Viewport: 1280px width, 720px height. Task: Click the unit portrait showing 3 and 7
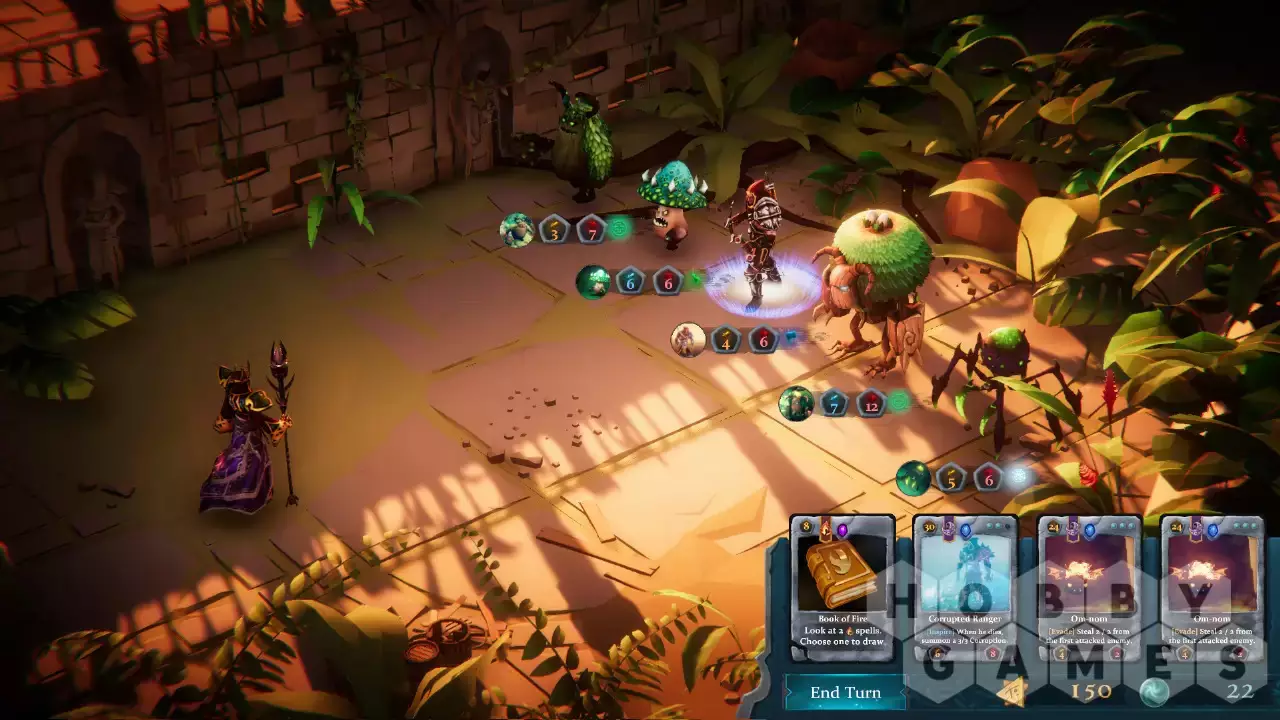(517, 230)
